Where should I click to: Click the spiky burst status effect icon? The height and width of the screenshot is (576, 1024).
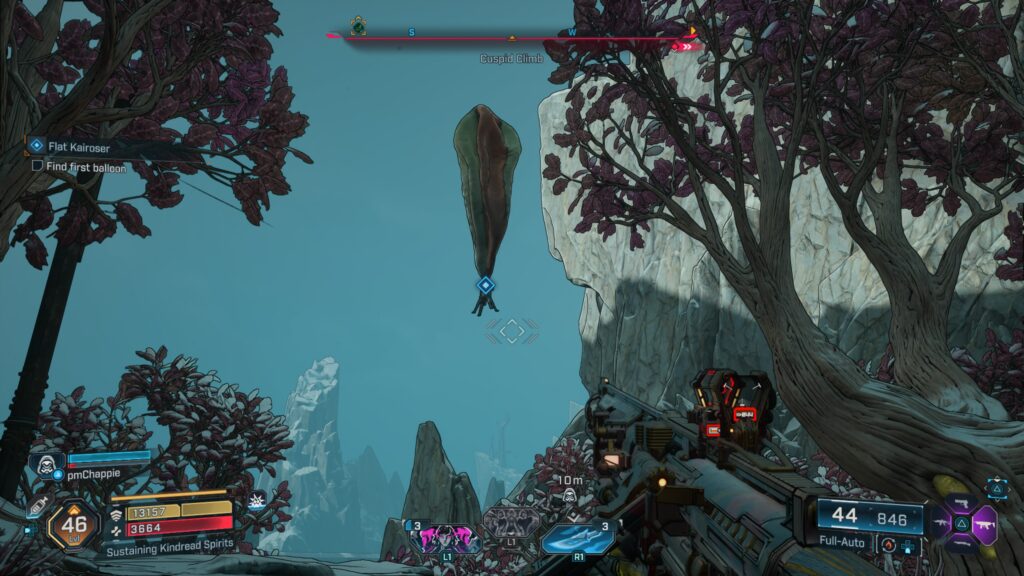click(257, 502)
